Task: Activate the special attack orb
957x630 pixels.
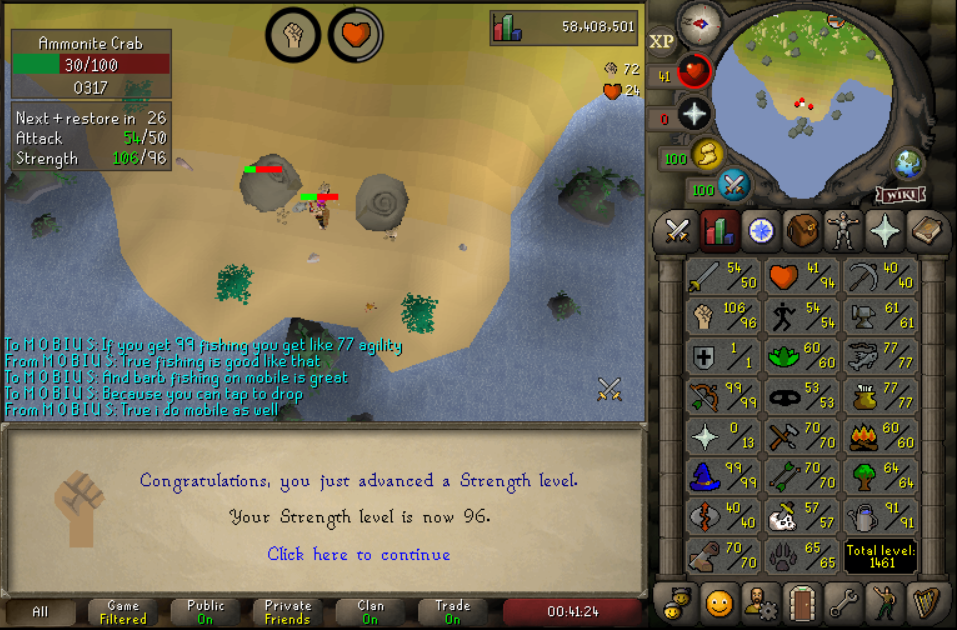Action: pos(733,185)
